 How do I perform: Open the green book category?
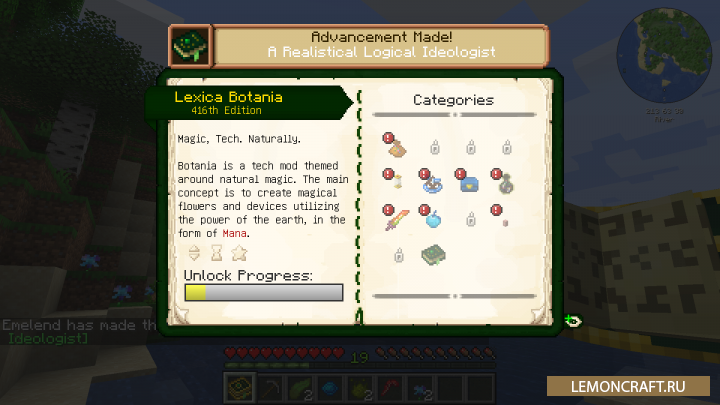tap(433, 254)
